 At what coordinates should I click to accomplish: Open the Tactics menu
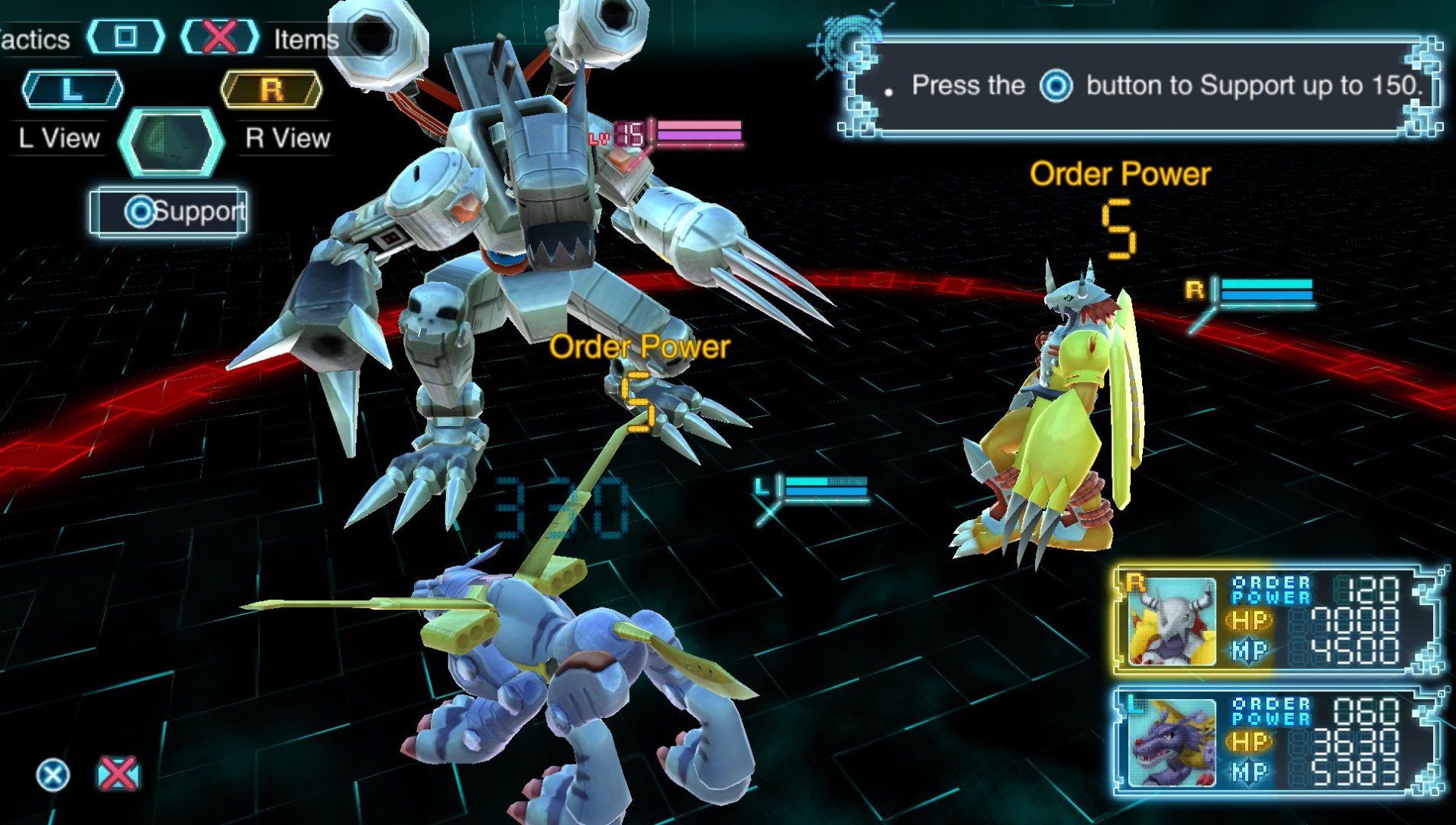(126, 37)
